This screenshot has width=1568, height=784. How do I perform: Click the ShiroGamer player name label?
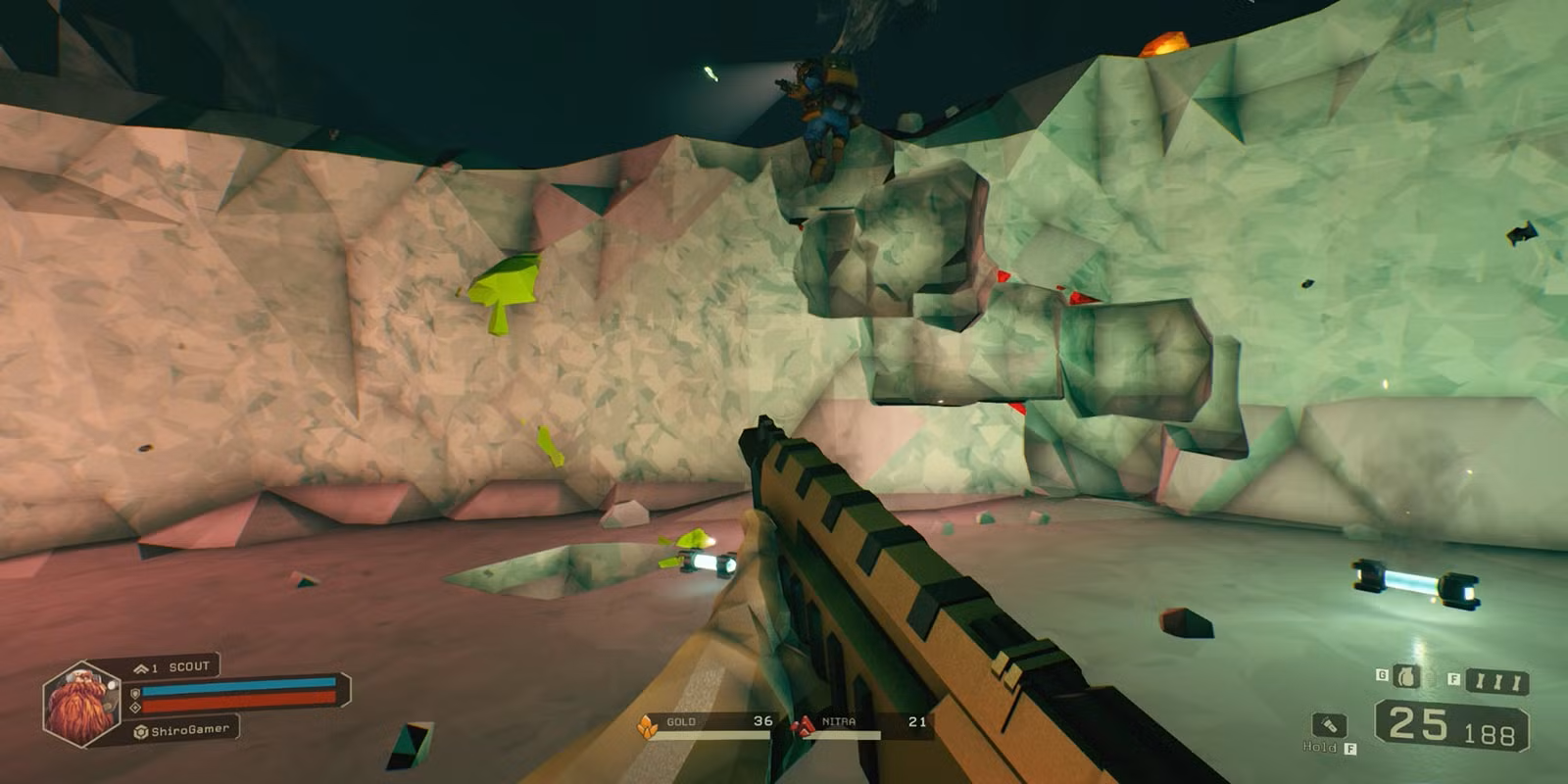[x=190, y=731]
